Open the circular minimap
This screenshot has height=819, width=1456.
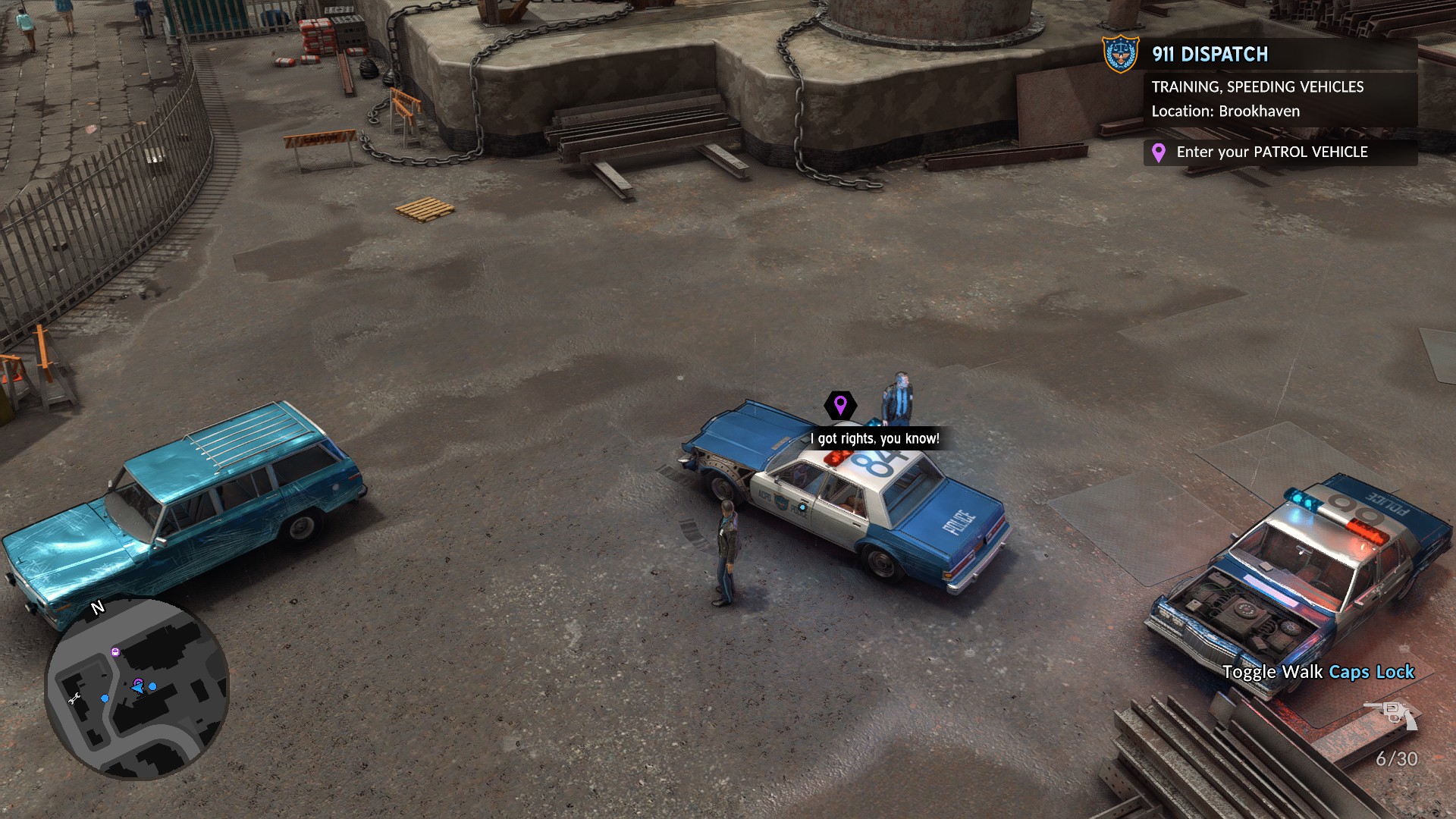[x=137, y=689]
